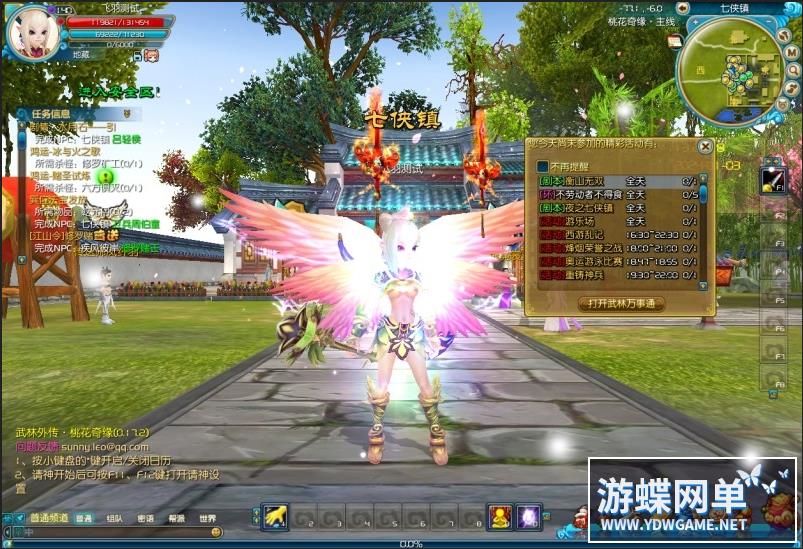Viewport: 803px width, 549px height.
Task: Click the 吕轻侯 NPC link in quest tracker
Action: click(128, 139)
